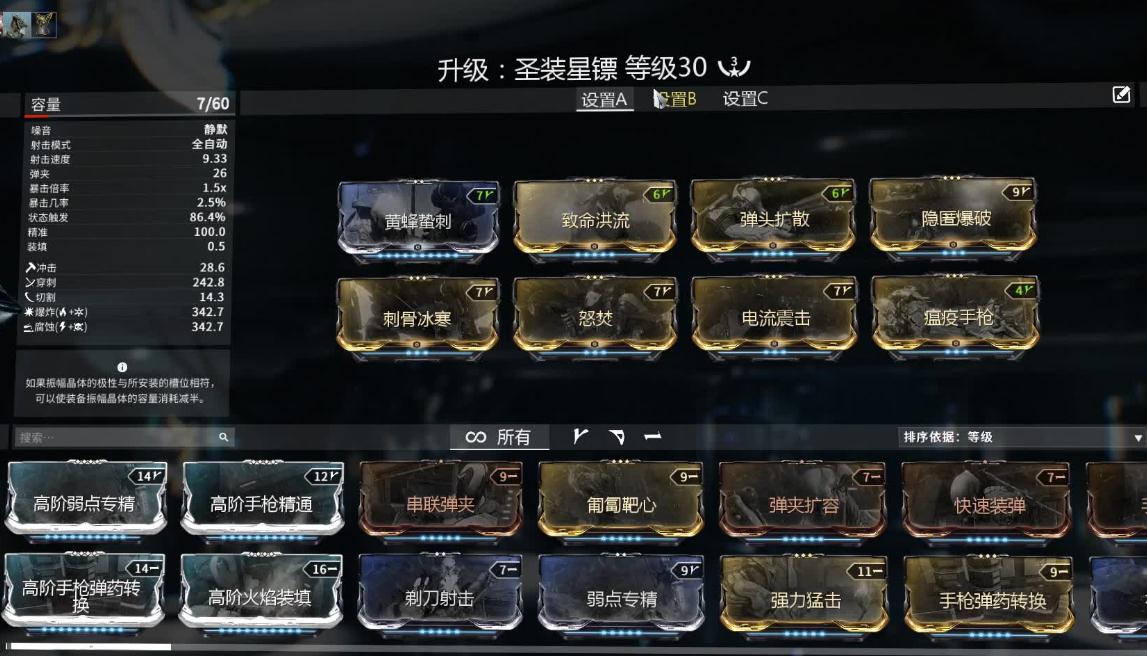Choose the 电流震击 mod slot
Image resolution: width=1147 pixels, height=656 pixels.
[x=773, y=318]
